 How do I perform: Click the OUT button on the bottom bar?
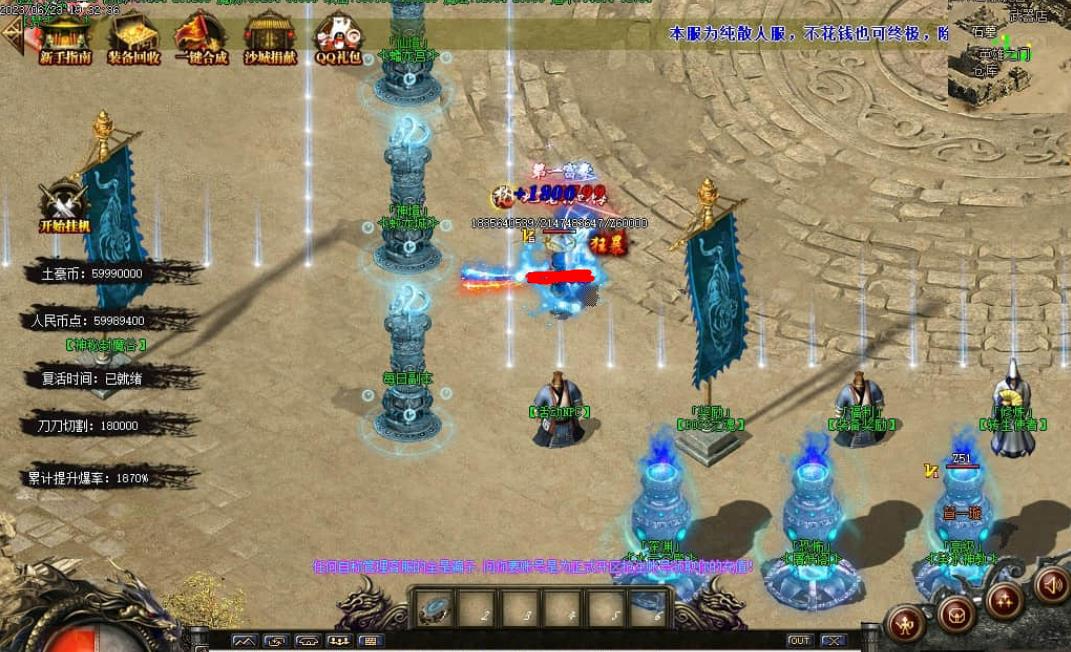(800, 640)
